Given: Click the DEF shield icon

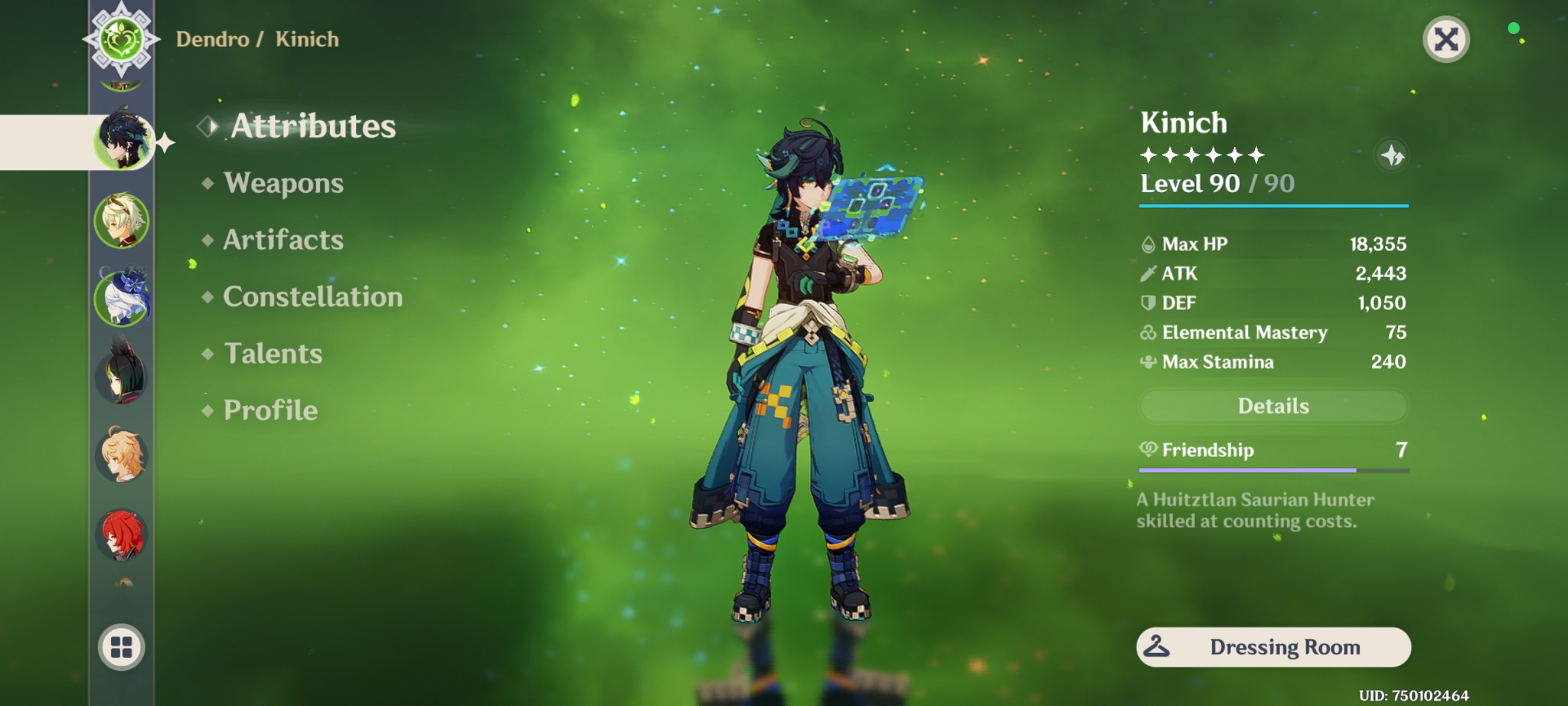Looking at the screenshot, I should tap(1148, 303).
